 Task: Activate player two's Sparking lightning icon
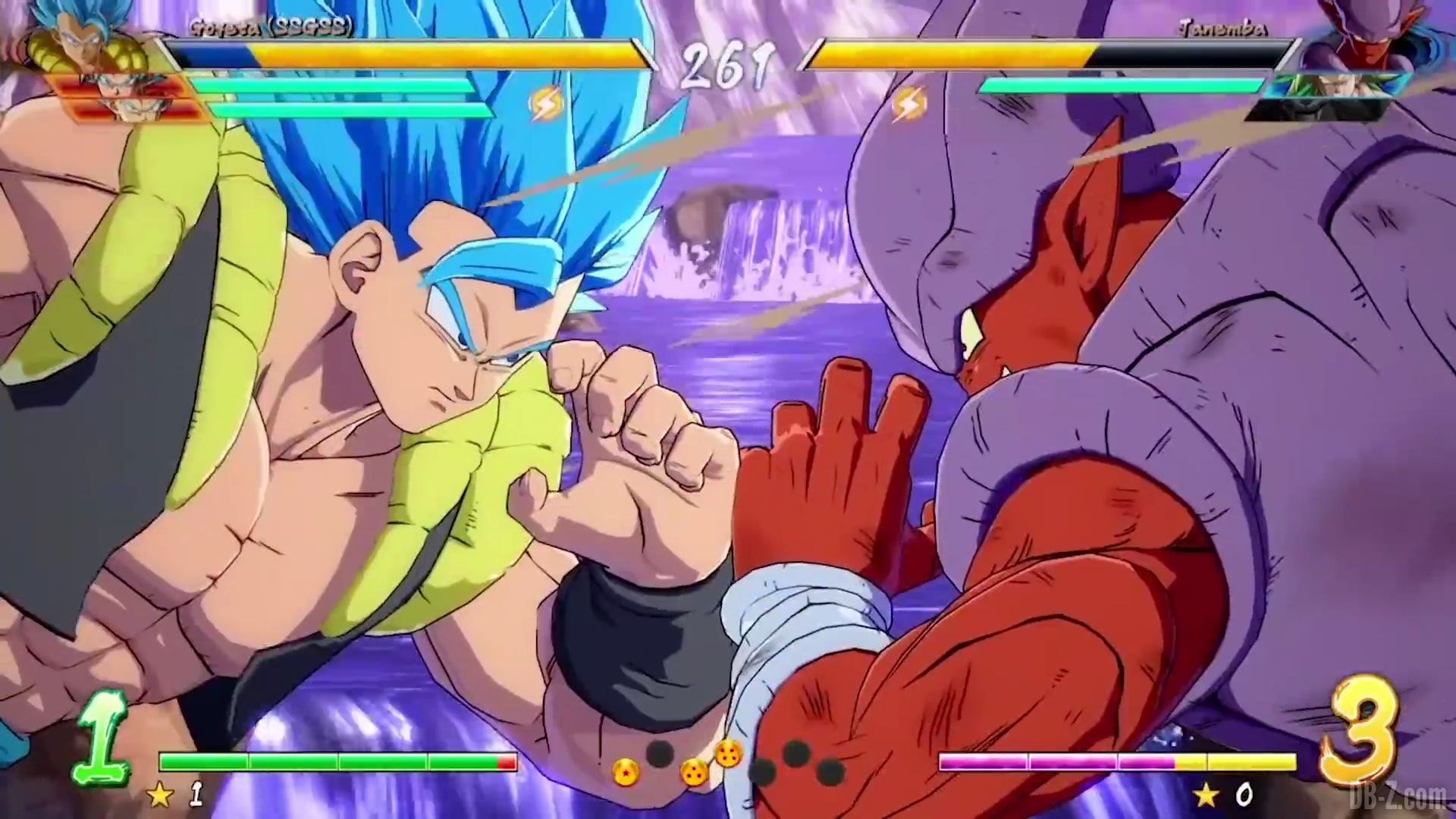[x=908, y=105]
